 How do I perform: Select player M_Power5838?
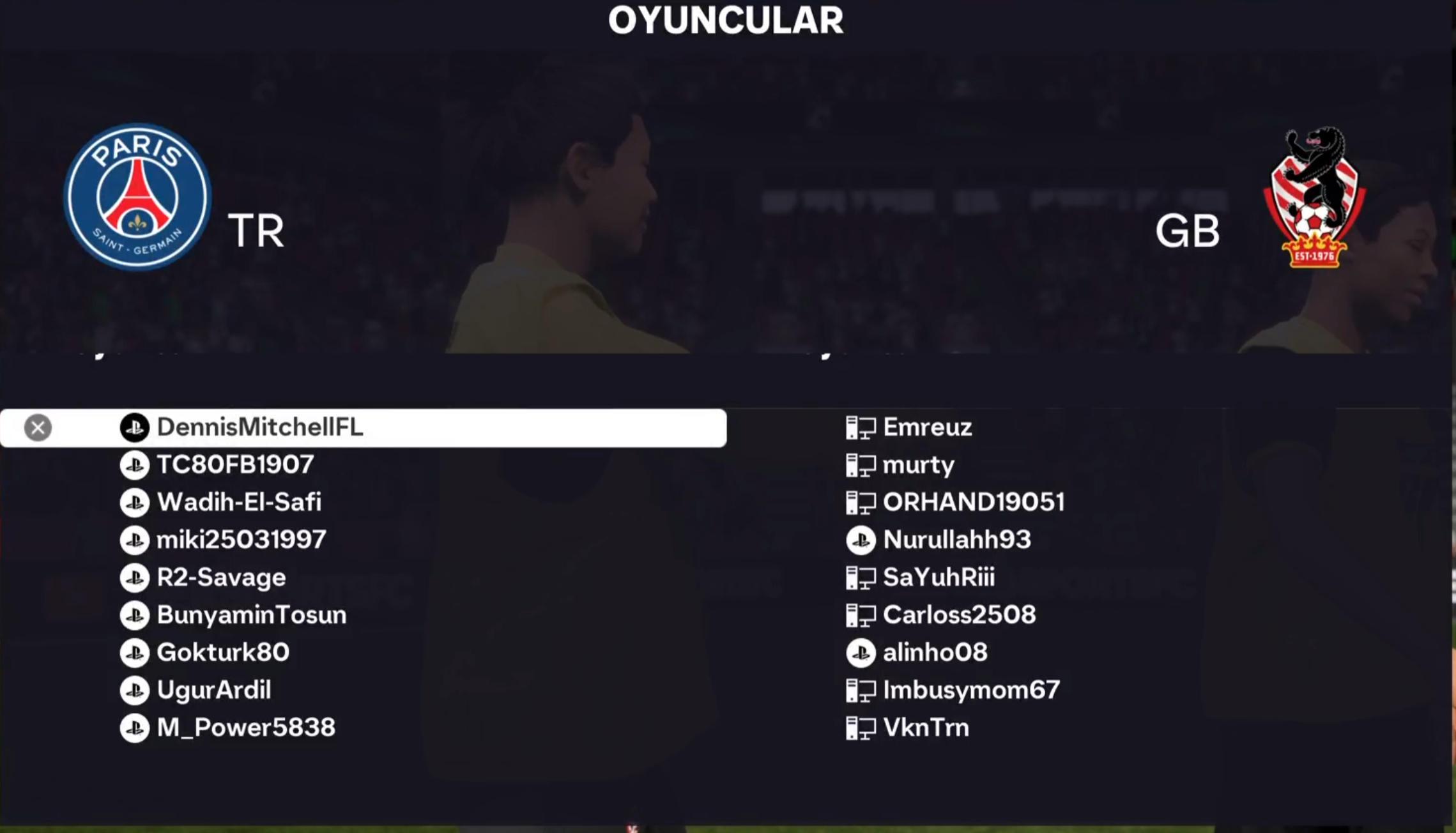point(245,728)
